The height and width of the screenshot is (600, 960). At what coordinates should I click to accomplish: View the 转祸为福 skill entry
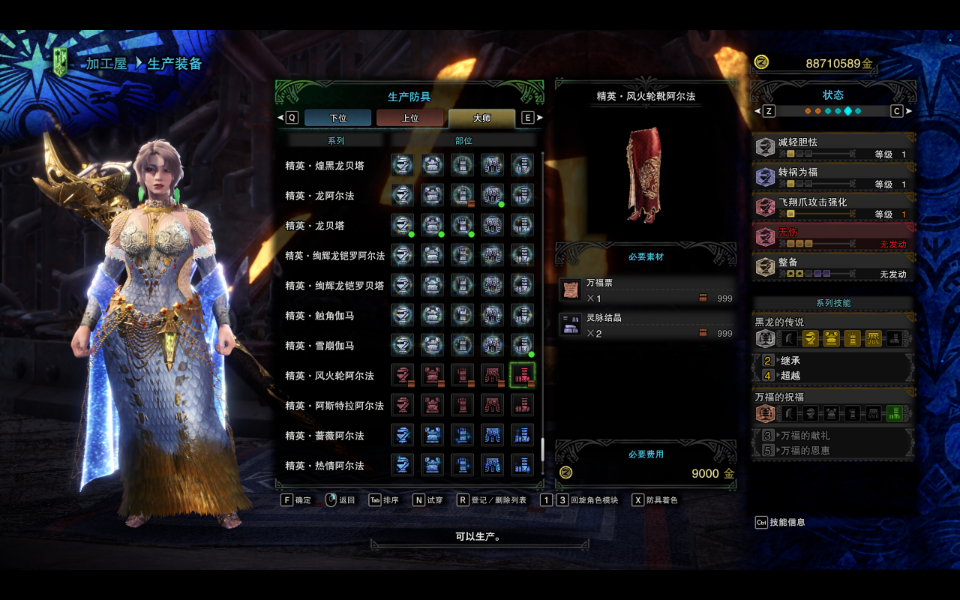pyautogui.click(x=833, y=178)
